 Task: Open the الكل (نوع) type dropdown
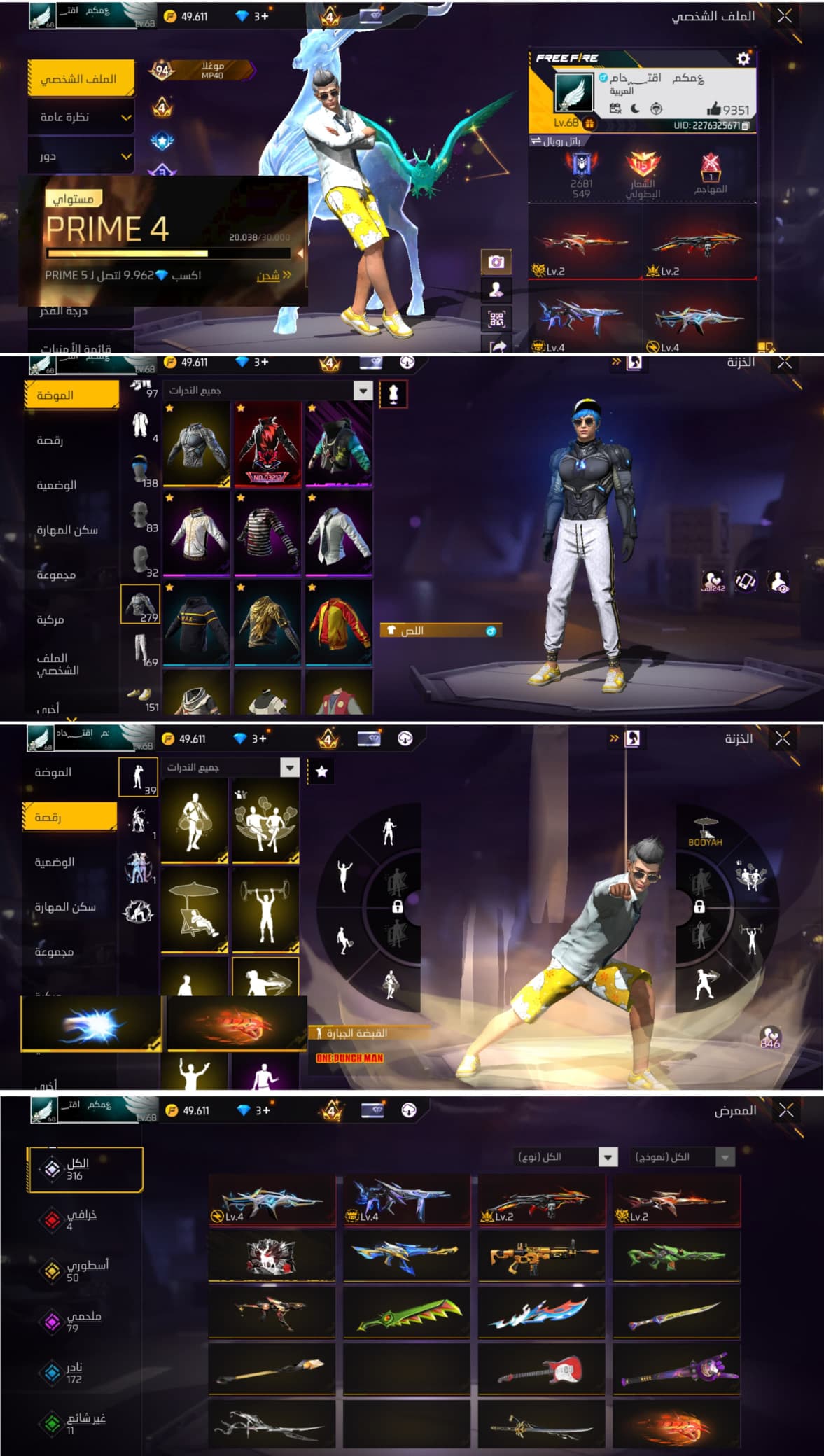(566, 1157)
